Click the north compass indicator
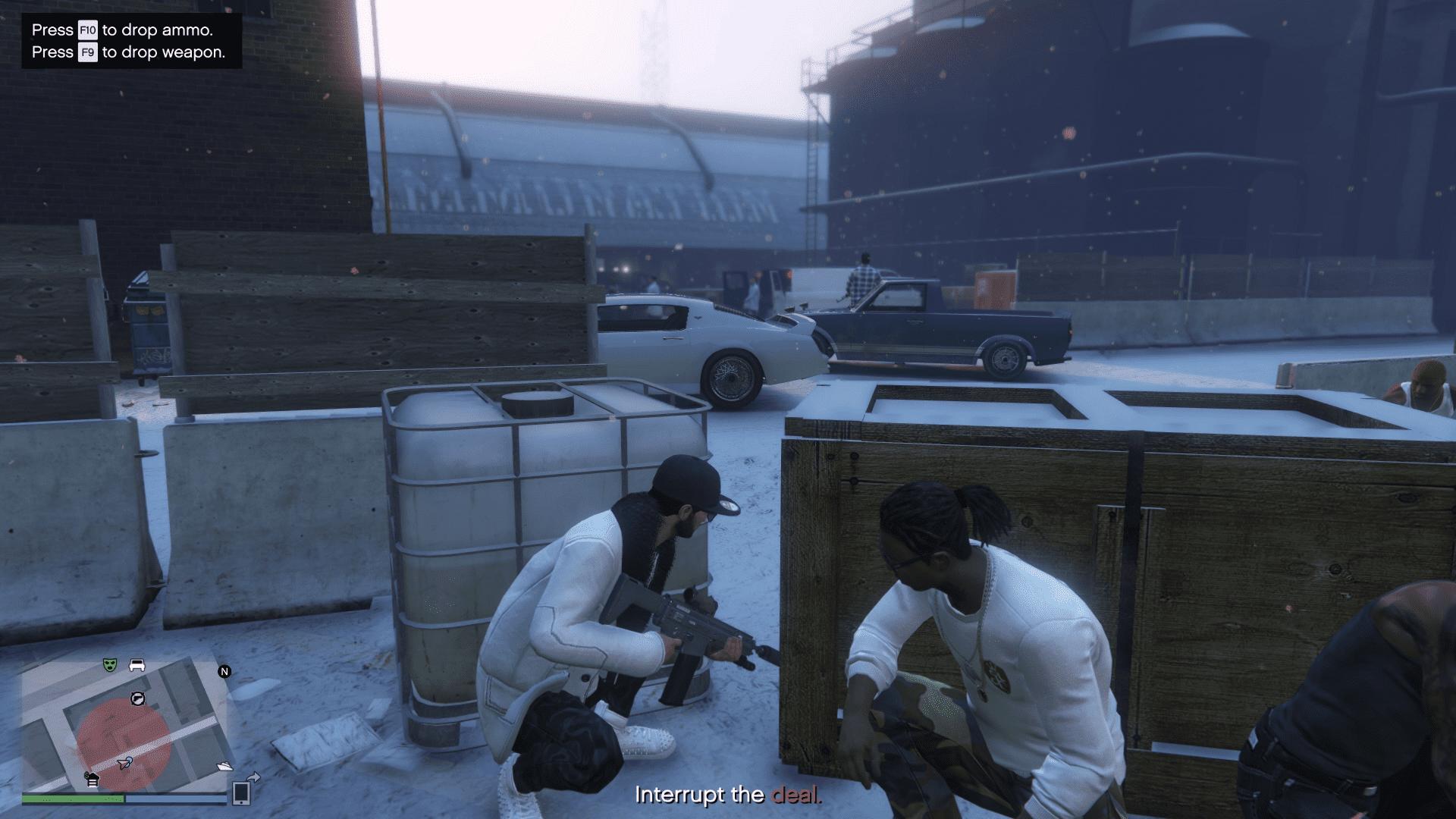The image size is (1456, 819). tap(224, 671)
